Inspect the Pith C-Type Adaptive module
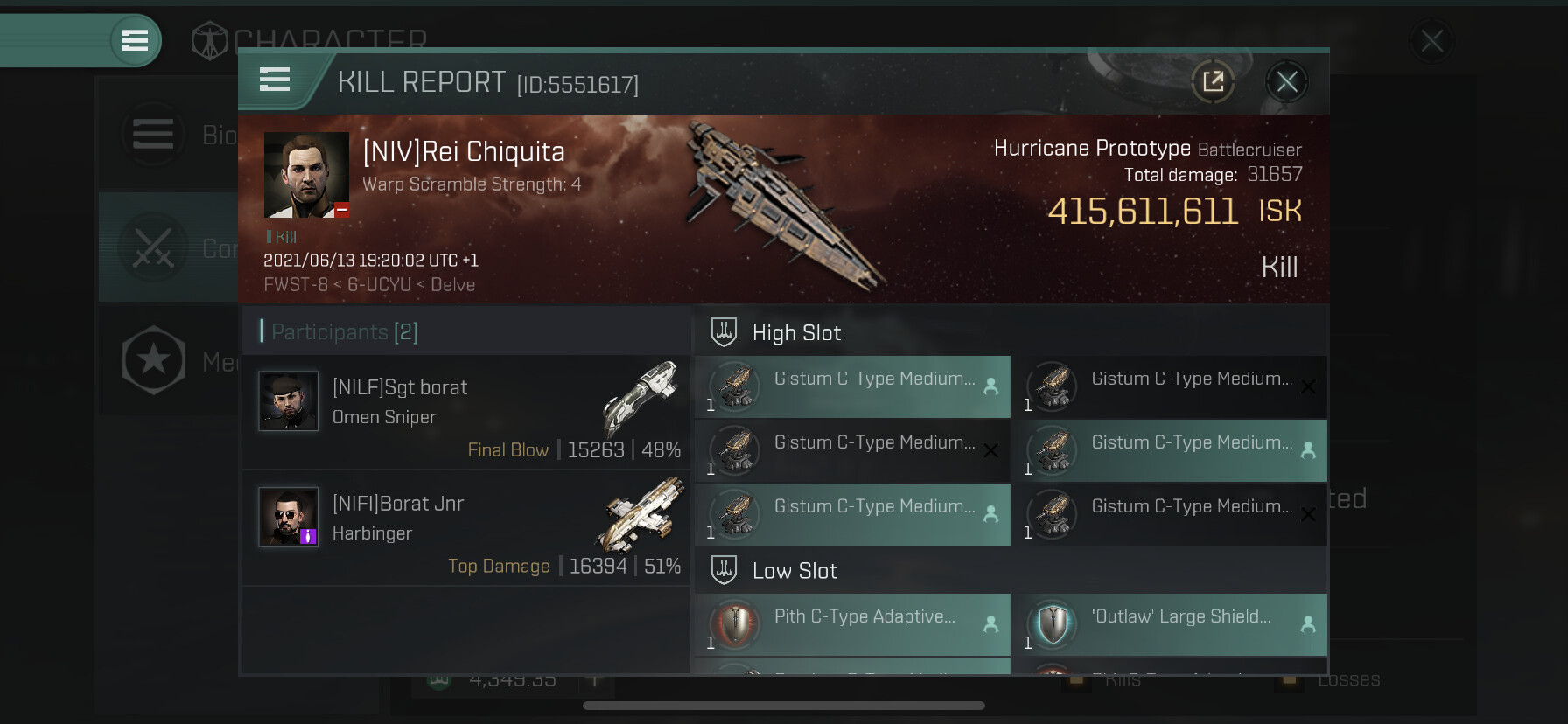This screenshot has height=724, width=1568. [x=852, y=624]
